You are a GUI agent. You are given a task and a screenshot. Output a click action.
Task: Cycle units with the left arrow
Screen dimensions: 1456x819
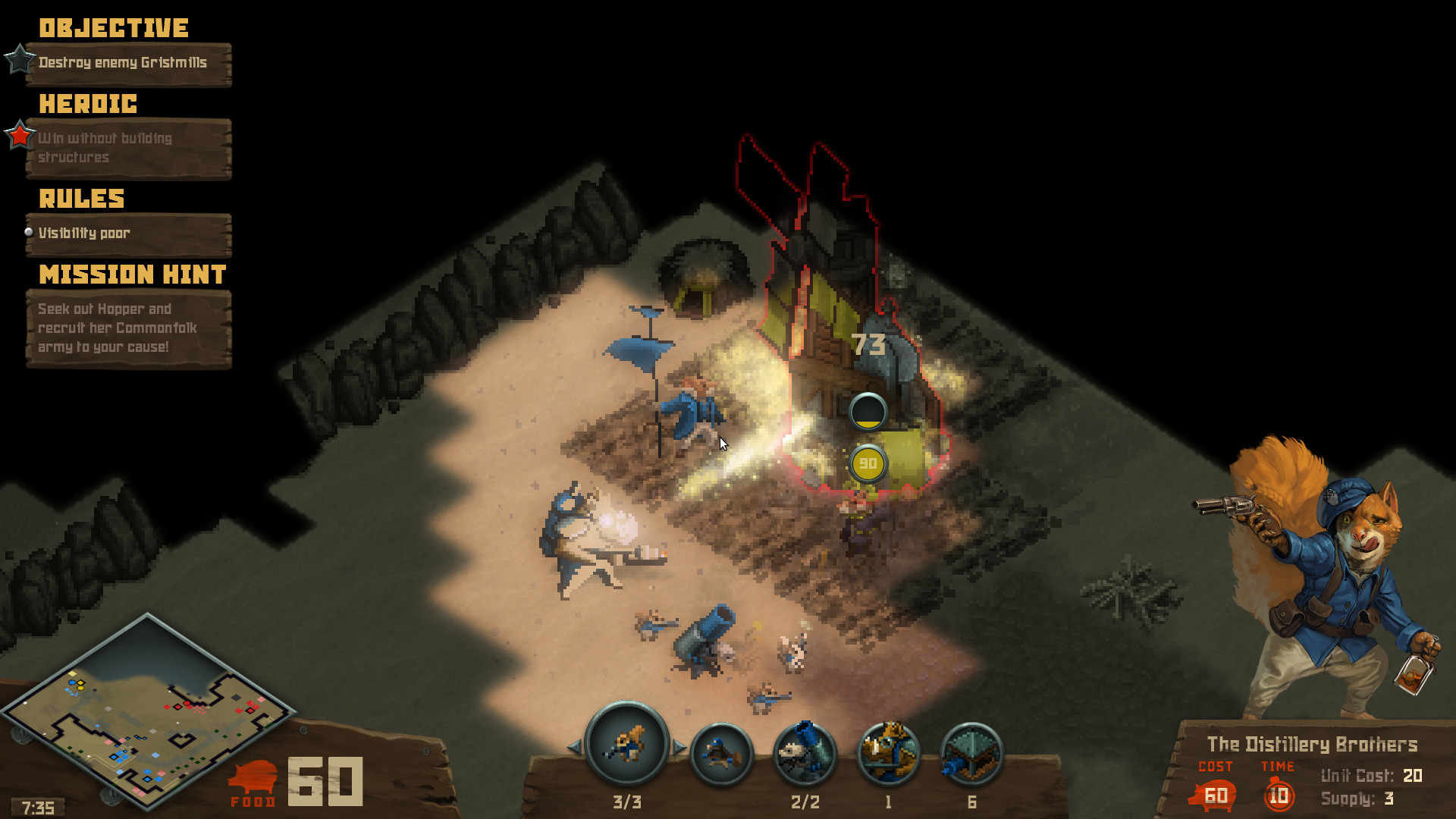pos(575,747)
